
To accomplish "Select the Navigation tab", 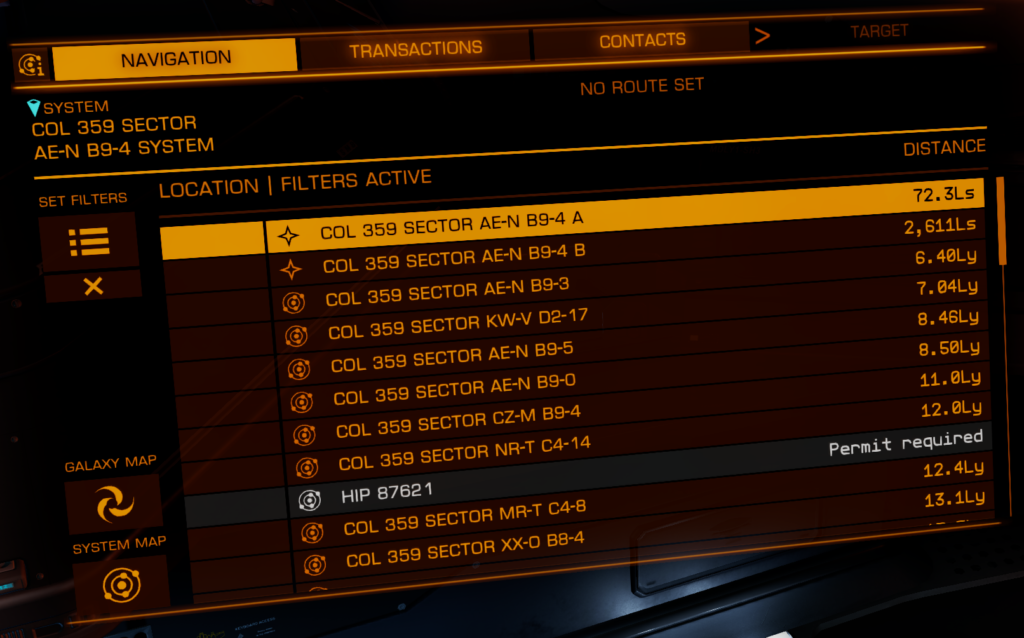I will [x=175, y=59].
